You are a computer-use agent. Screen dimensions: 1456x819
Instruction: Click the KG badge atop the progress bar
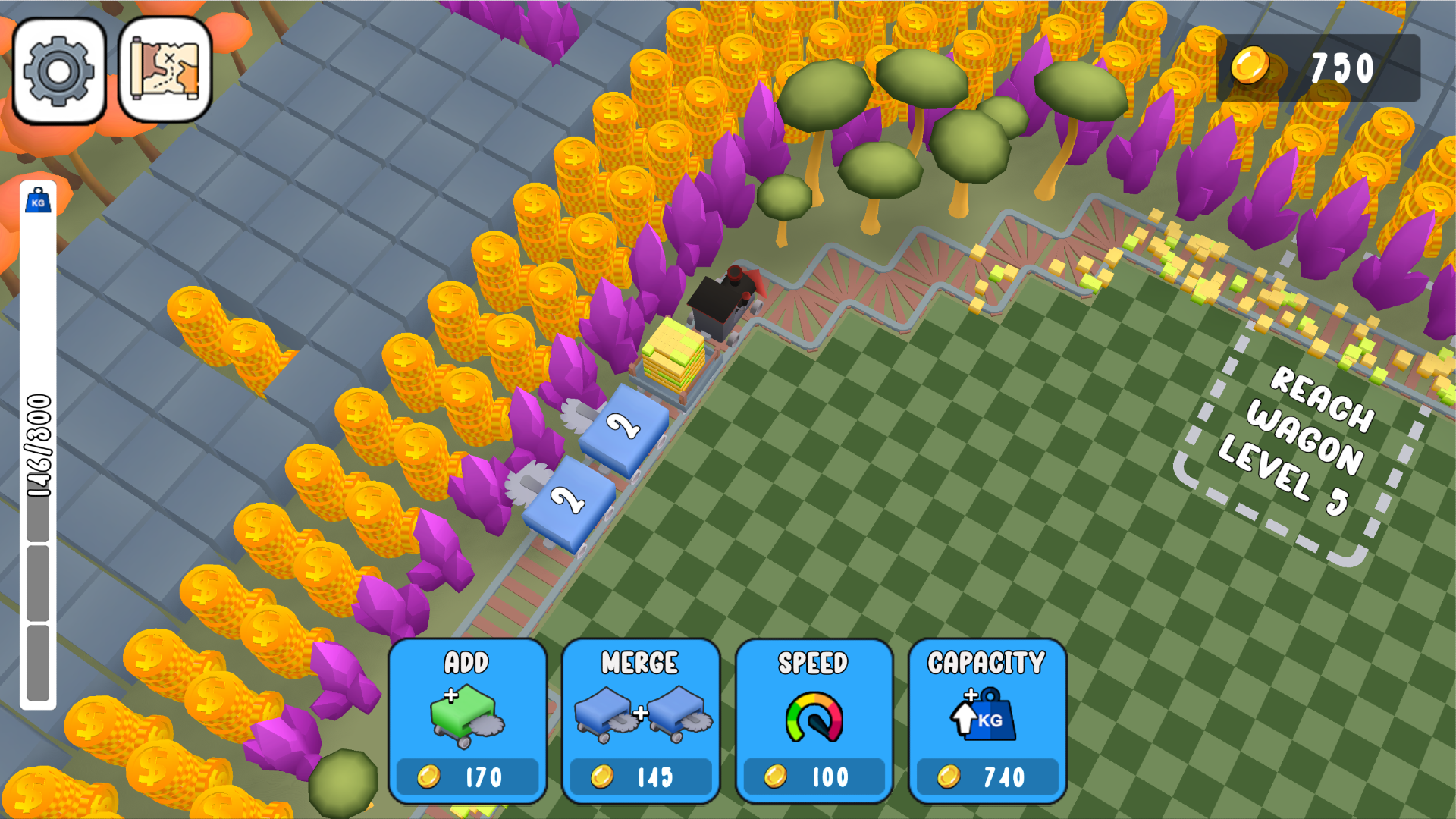[37, 202]
